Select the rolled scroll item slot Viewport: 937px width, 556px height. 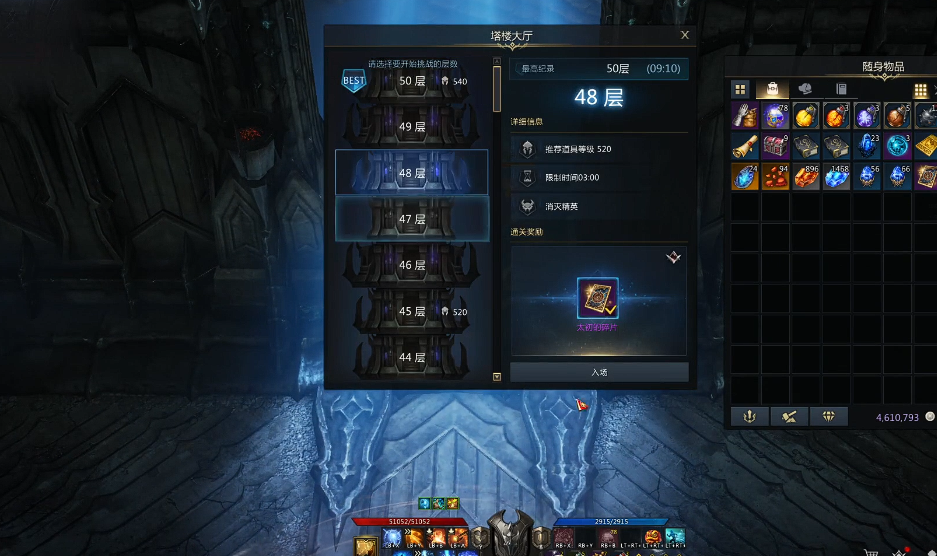744,146
